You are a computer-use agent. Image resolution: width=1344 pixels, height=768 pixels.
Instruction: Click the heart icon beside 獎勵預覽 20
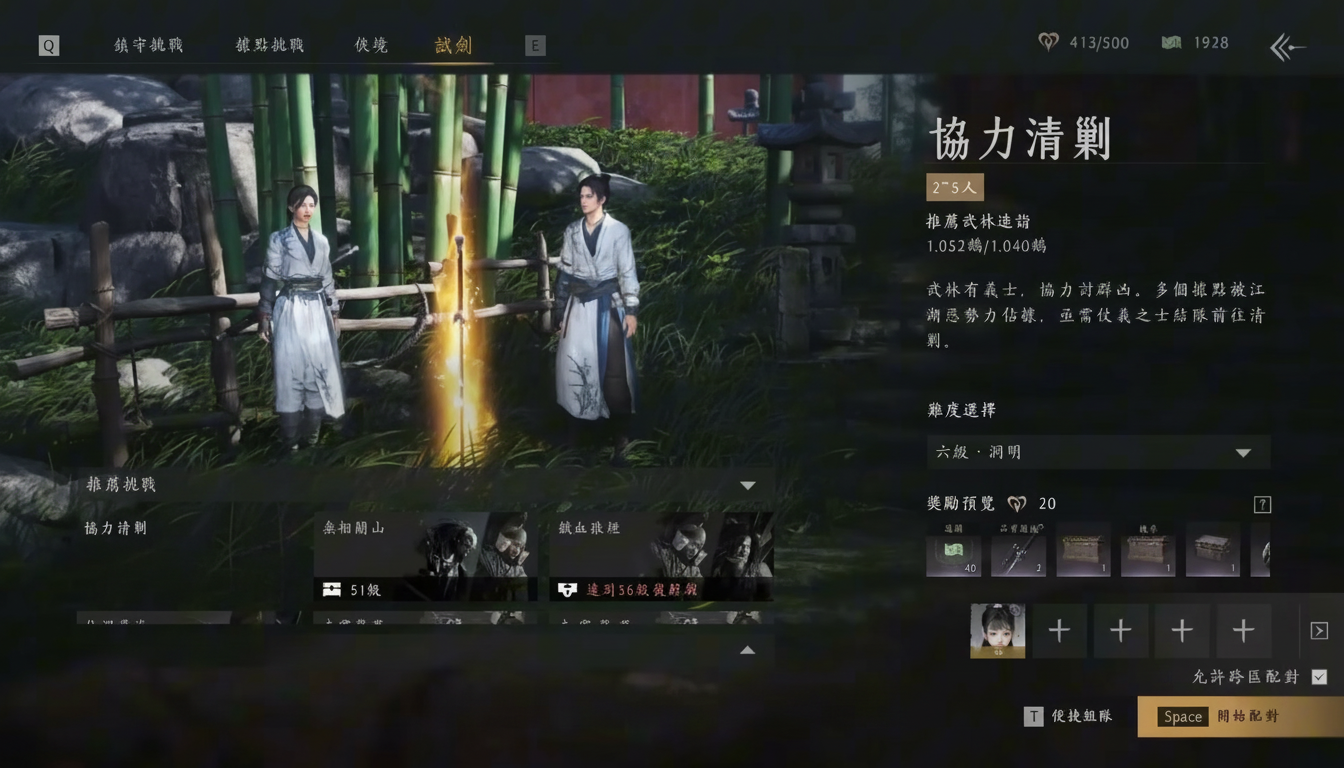pos(1018,503)
